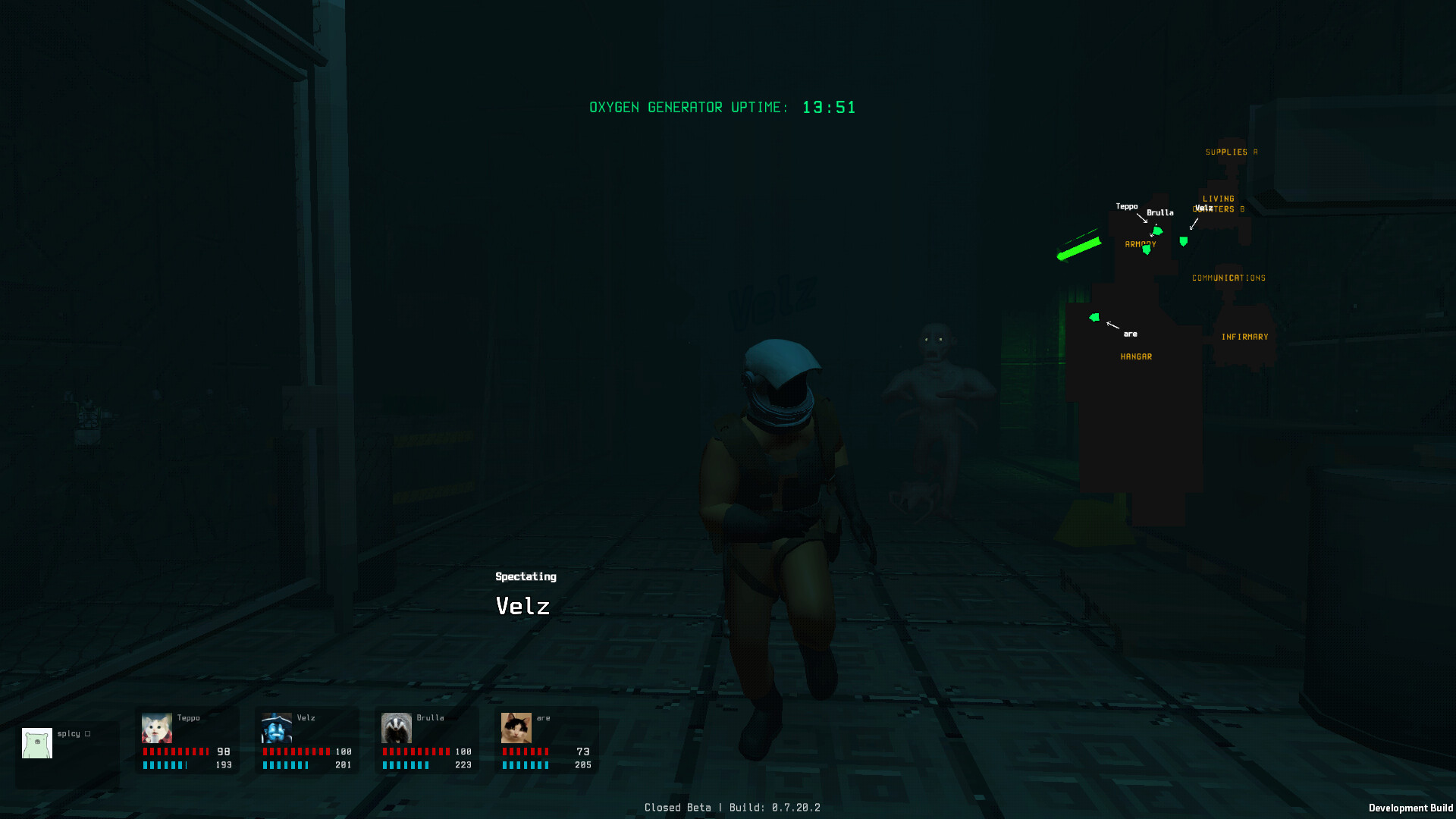Click Velz's marker by Living Quarters B
The width and height of the screenshot is (1456, 819).
pyautogui.click(x=1183, y=241)
